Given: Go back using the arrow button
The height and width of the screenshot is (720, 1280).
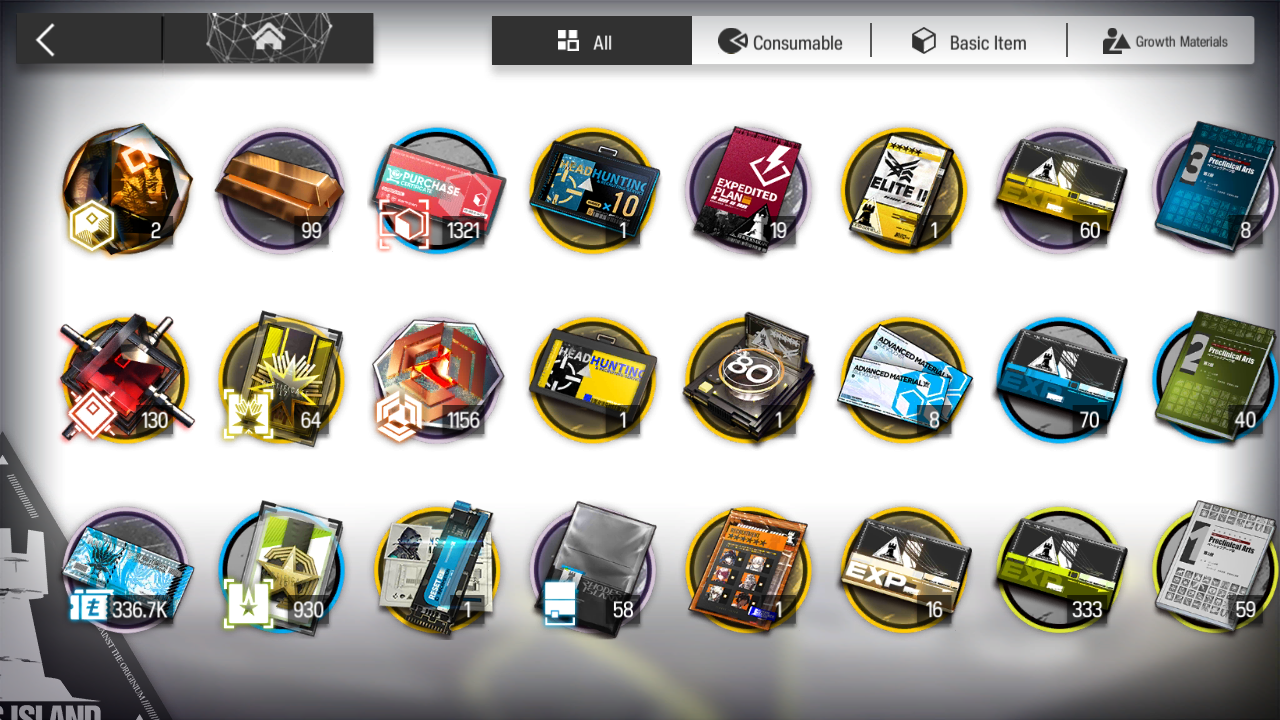Looking at the screenshot, I should coord(45,40).
